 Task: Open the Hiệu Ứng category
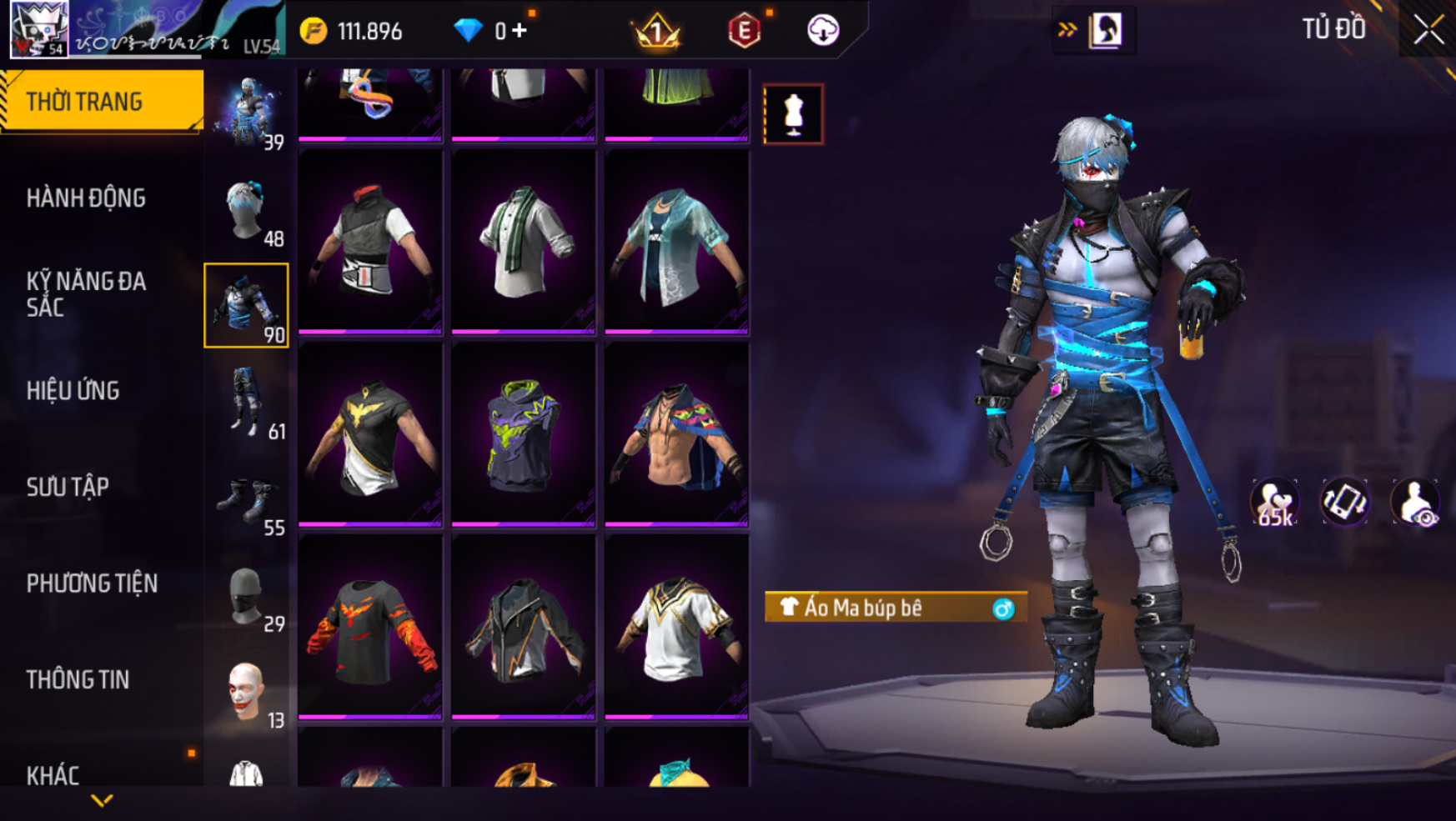pyautogui.click(x=73, y=391)
